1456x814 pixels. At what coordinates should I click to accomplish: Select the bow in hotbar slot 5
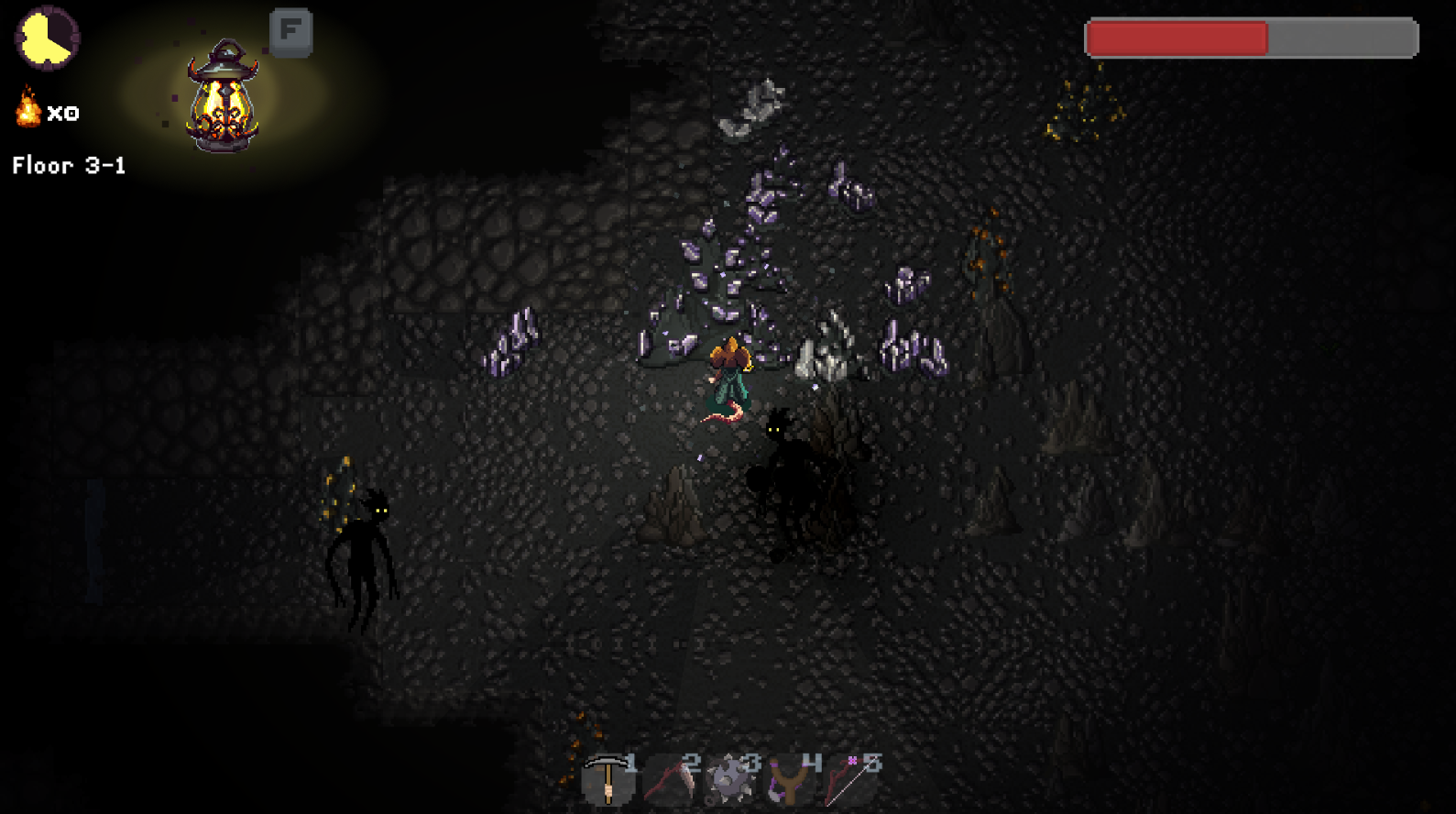[850, 781]
